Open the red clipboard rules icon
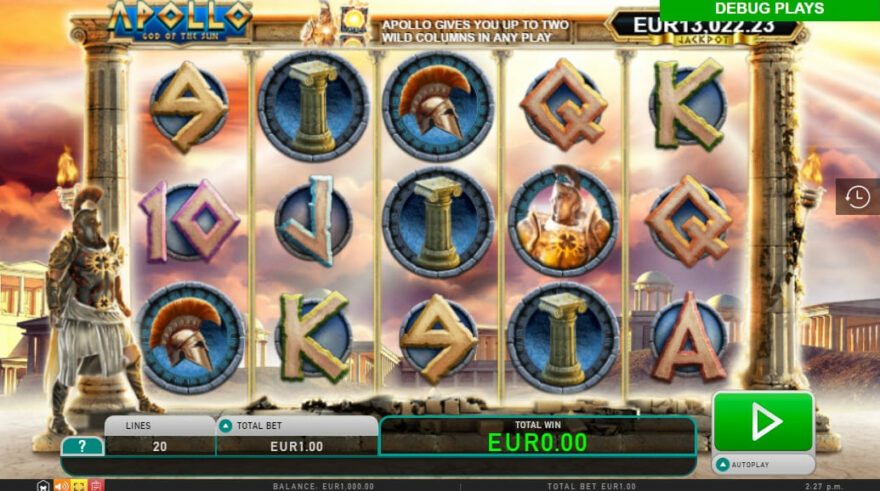 pos(96,486)
